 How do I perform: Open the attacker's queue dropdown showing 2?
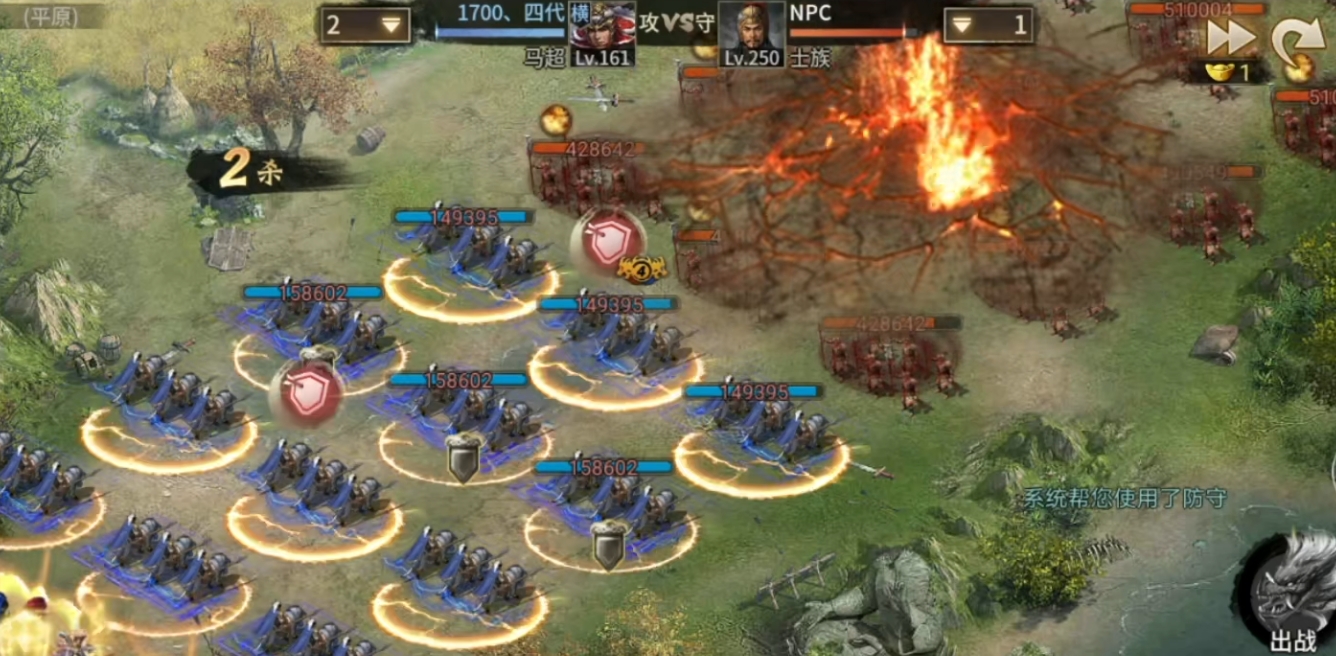365,25
